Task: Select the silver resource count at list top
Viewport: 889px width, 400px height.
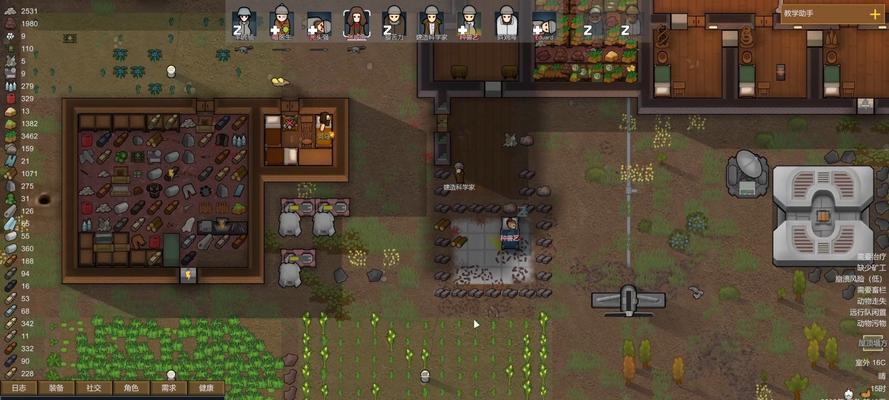Action: [x=20, y=10]
